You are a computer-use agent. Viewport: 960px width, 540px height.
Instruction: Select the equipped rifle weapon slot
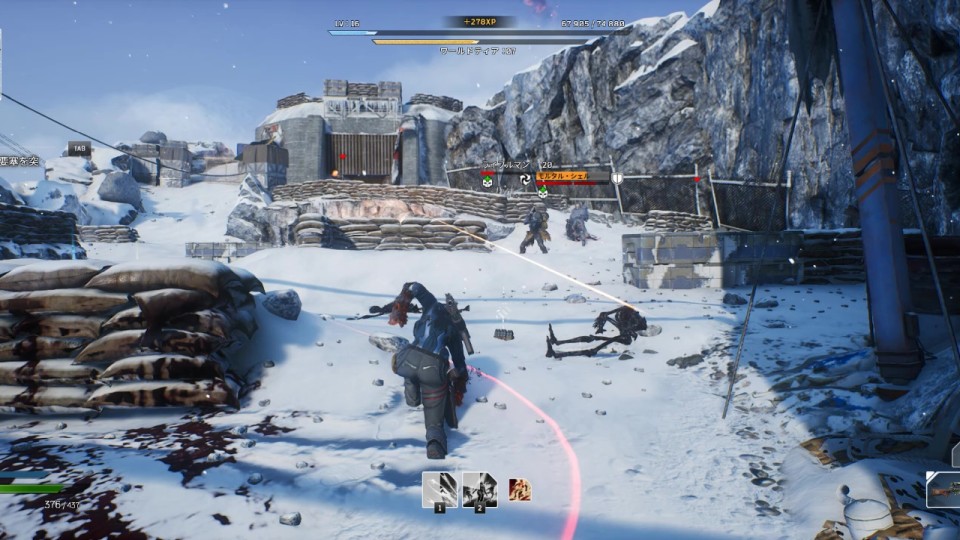(943, 490)
